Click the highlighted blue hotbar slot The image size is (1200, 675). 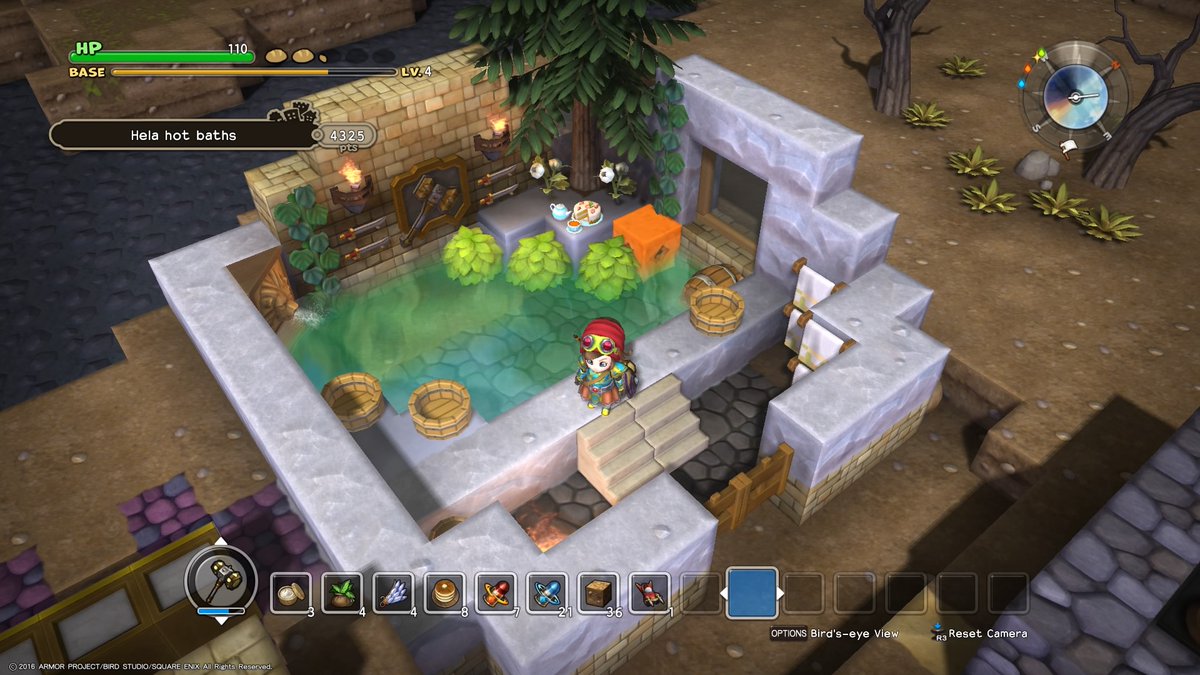click(x=752, y=592)
